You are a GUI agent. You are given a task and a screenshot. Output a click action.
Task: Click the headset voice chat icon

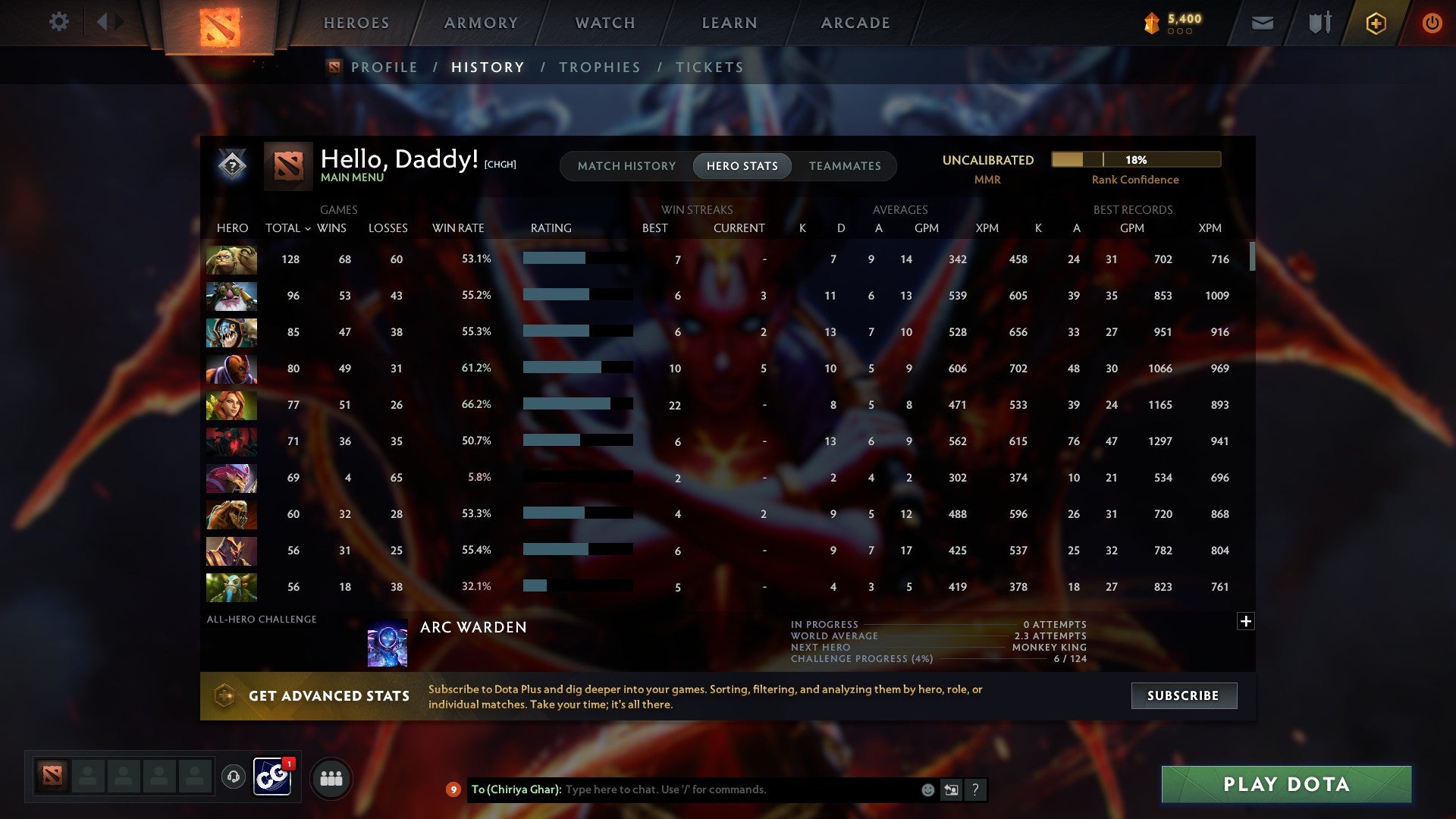pyautogui.click(x=235, y=777)
